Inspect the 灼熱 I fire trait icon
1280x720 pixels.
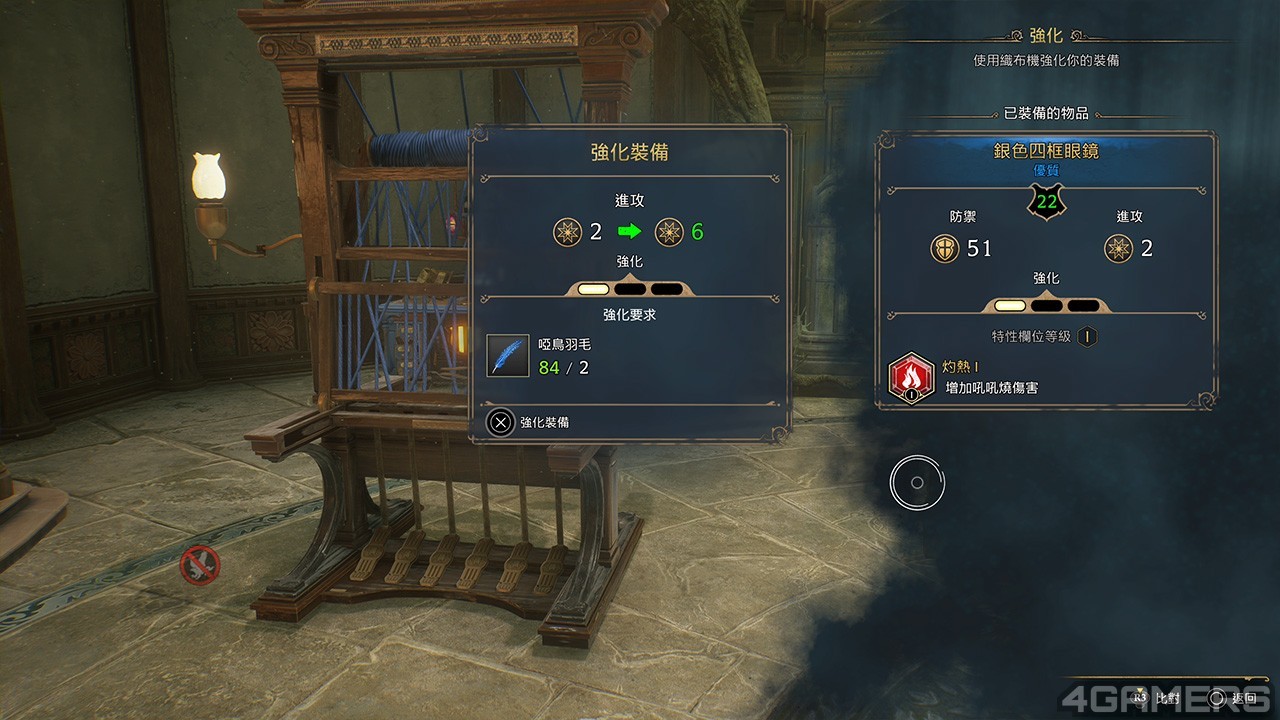click(x=911, y=378)
